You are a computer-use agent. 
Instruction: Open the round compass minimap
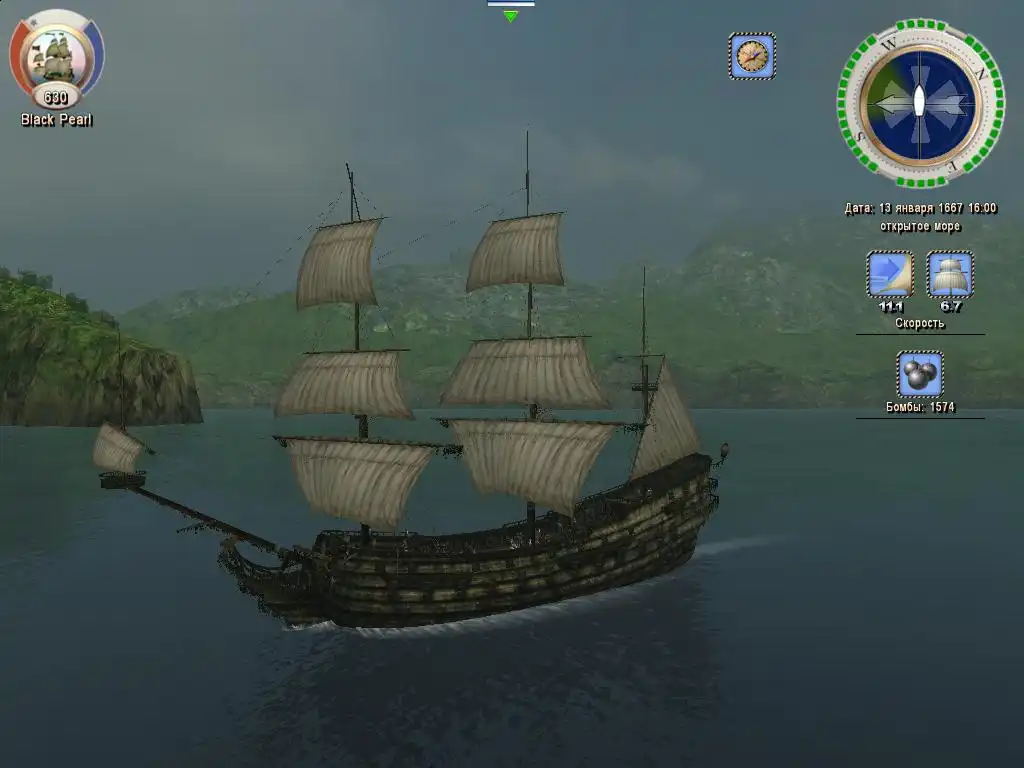[920, 102]
